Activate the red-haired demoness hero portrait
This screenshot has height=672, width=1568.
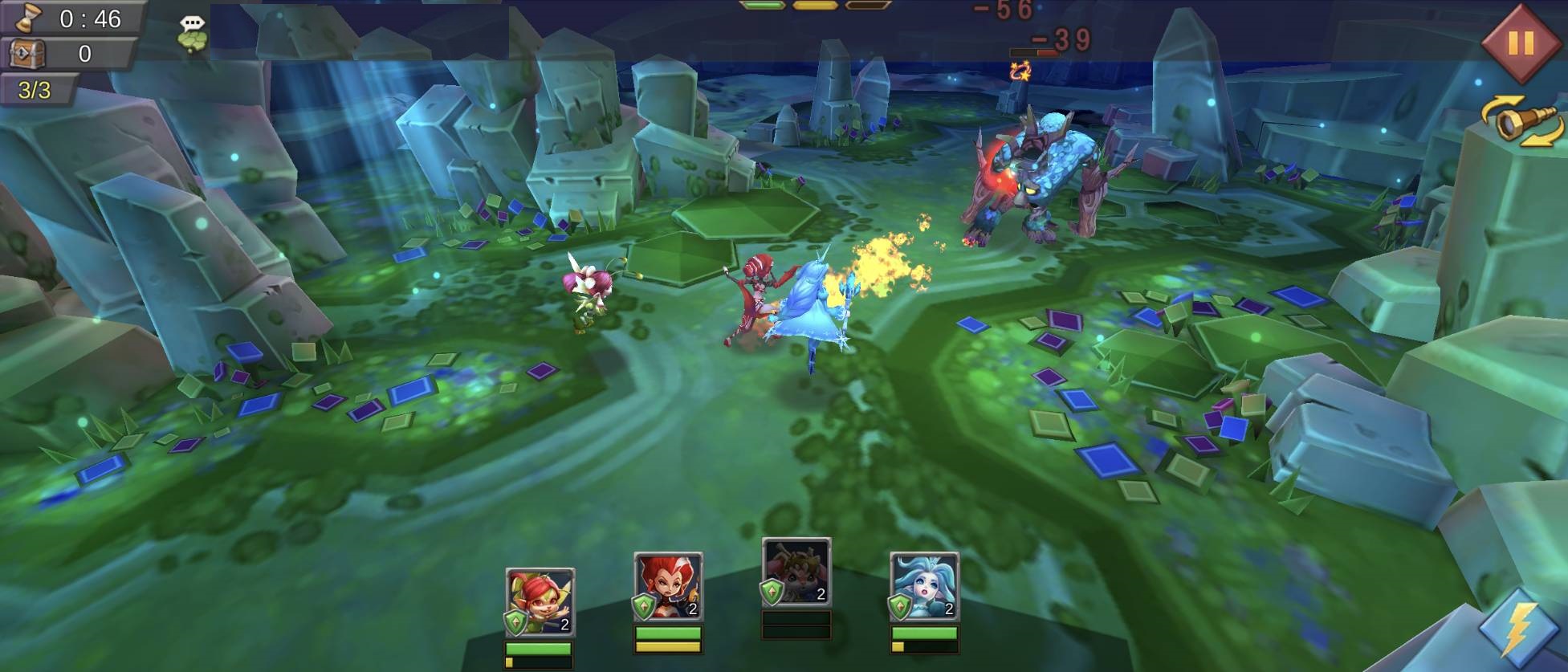[x=668, y=586]
